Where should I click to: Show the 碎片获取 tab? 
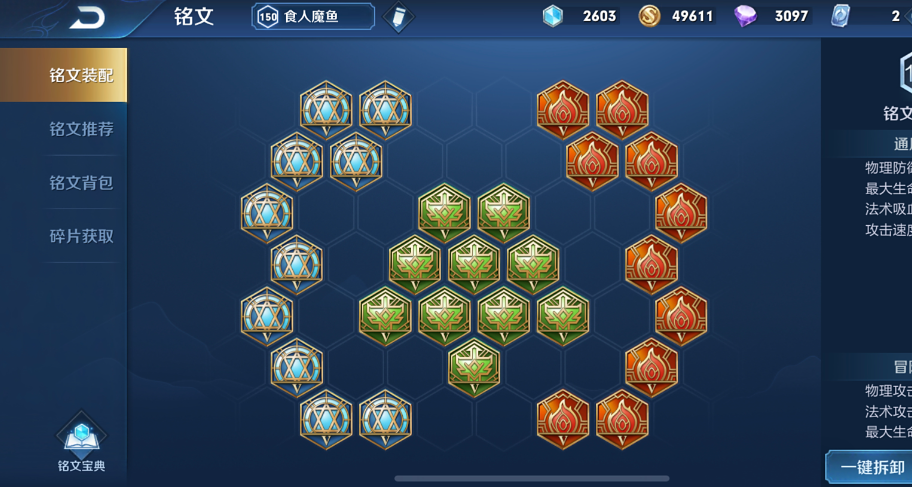click(x=81, y=237)
